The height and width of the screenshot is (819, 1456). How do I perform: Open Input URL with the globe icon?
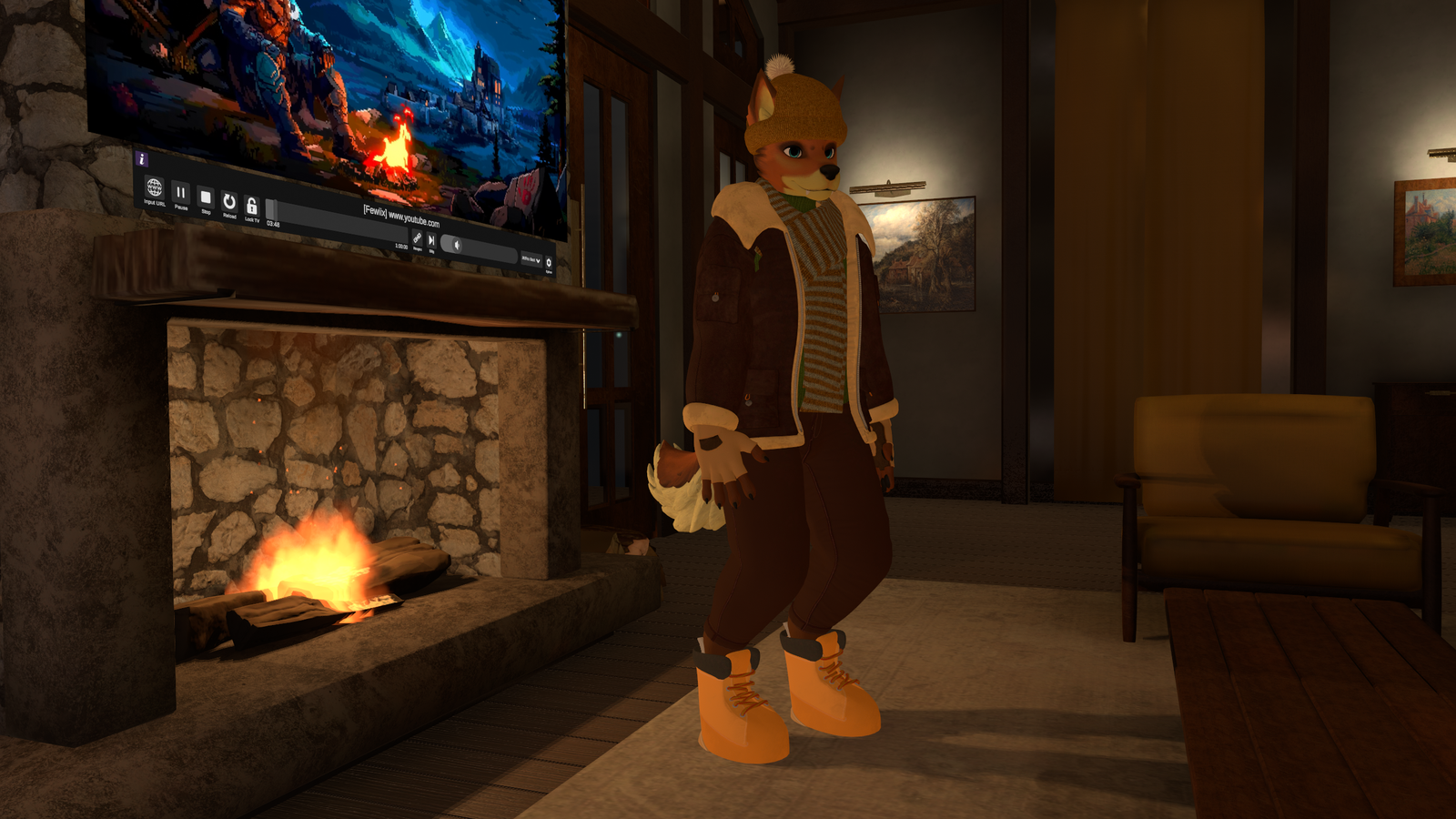coord(155,188)
